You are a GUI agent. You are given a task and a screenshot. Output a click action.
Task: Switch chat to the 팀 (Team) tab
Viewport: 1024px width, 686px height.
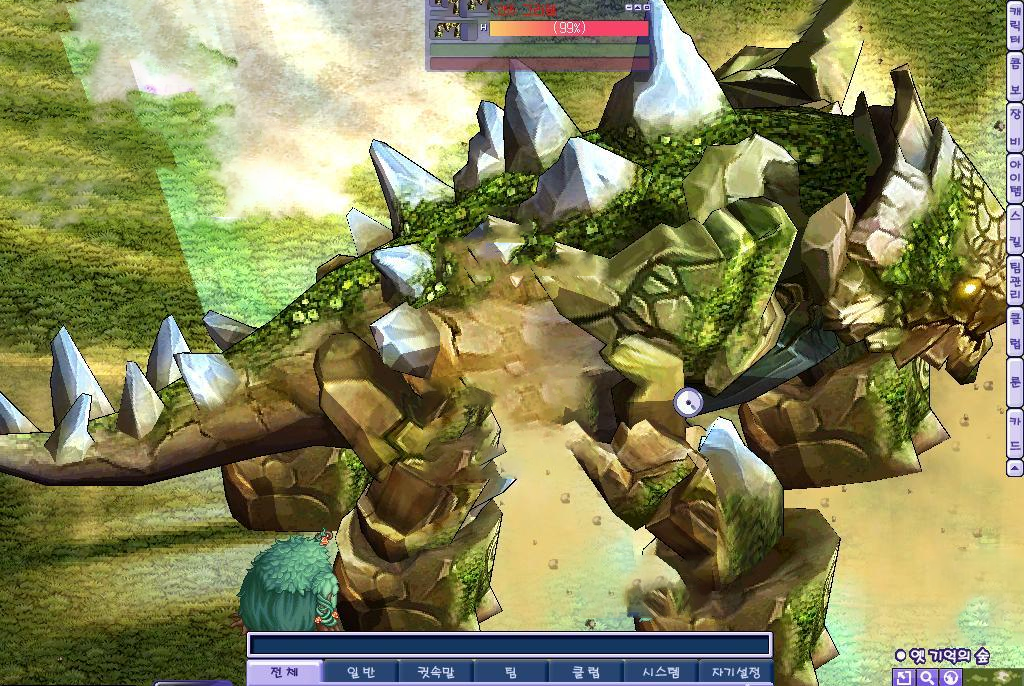tap(510, 673)
